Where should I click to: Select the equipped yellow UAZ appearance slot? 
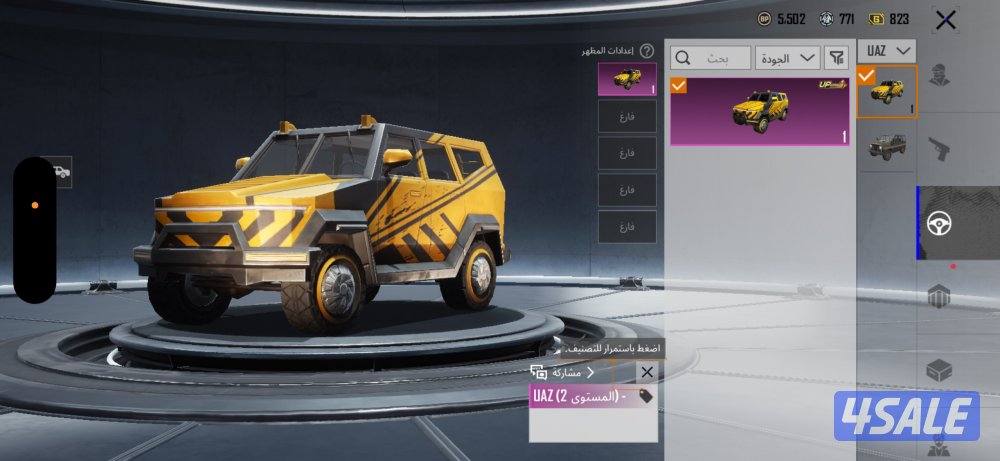click(x=627, y=79)
